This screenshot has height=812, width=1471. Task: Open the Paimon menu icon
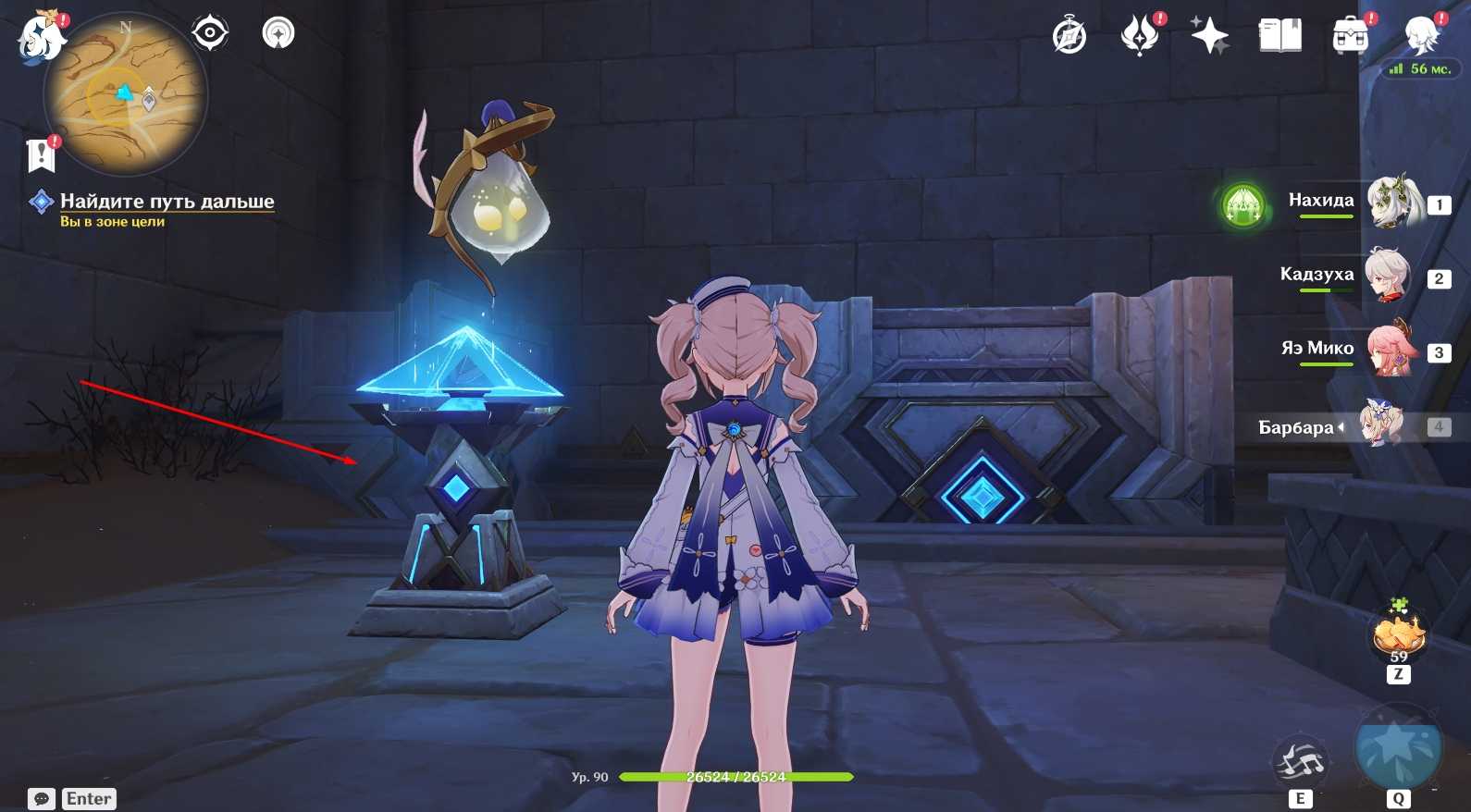pos(41,39)
